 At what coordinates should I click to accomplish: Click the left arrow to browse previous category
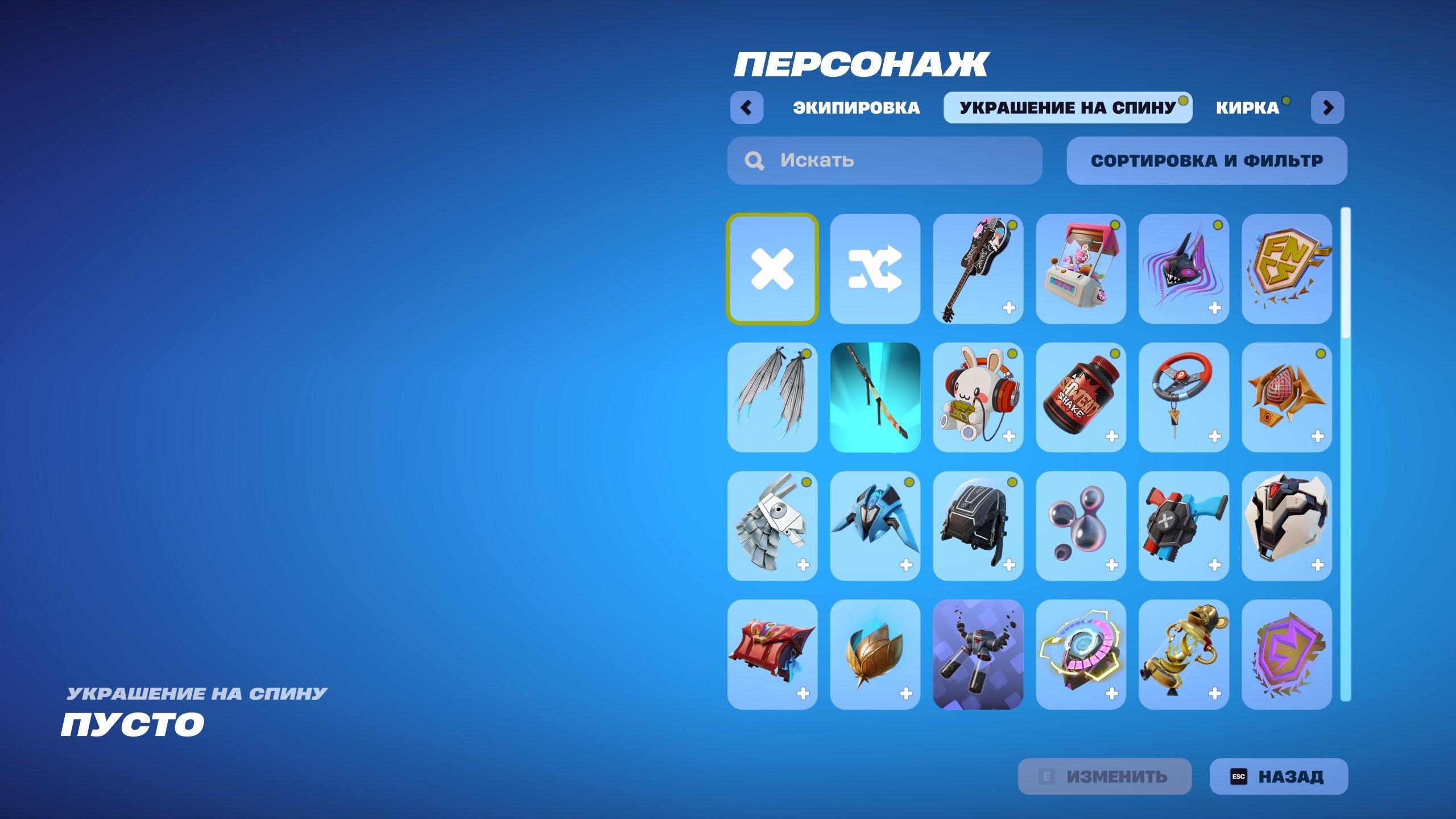[748, 107]
